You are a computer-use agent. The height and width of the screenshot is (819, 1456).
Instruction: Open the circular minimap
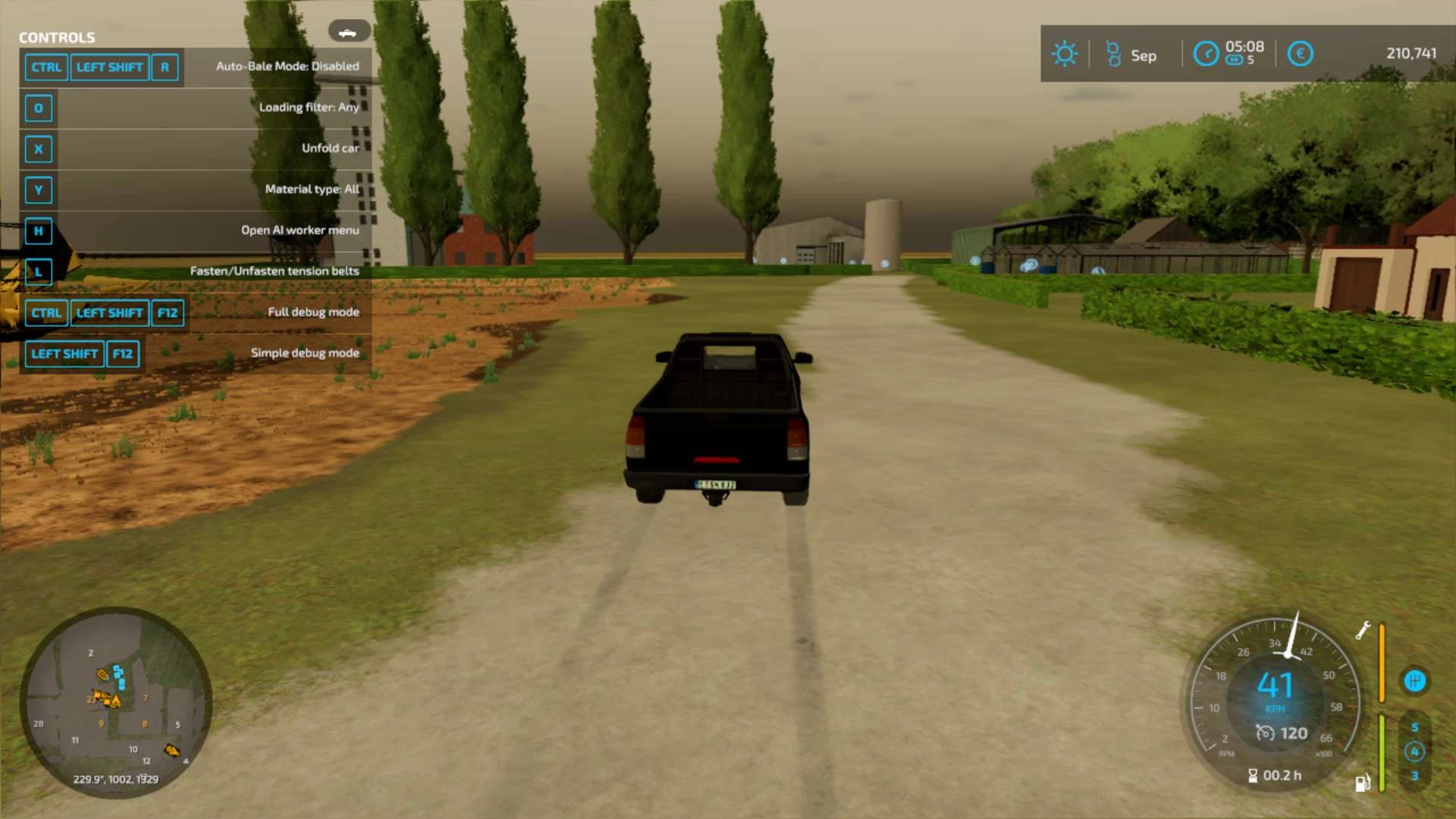pyautogui.click(x=115, y=702)
